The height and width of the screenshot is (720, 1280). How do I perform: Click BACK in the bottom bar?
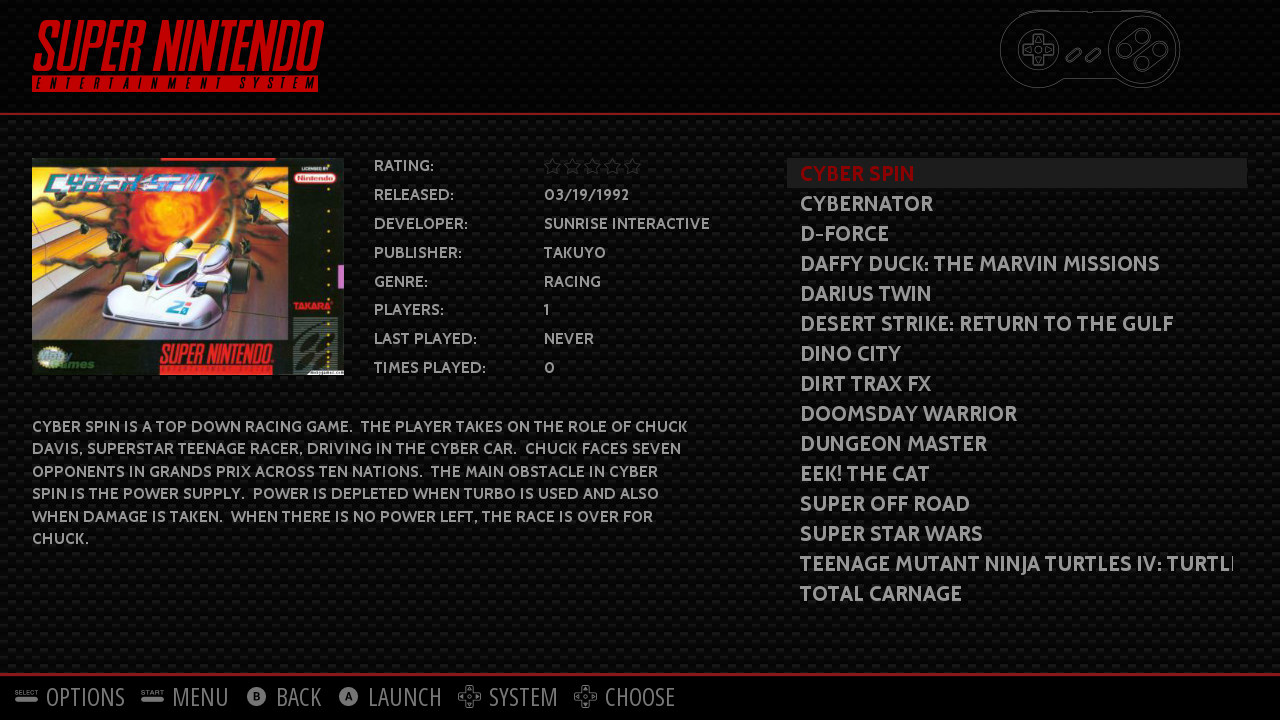click(x=297, y=696)
